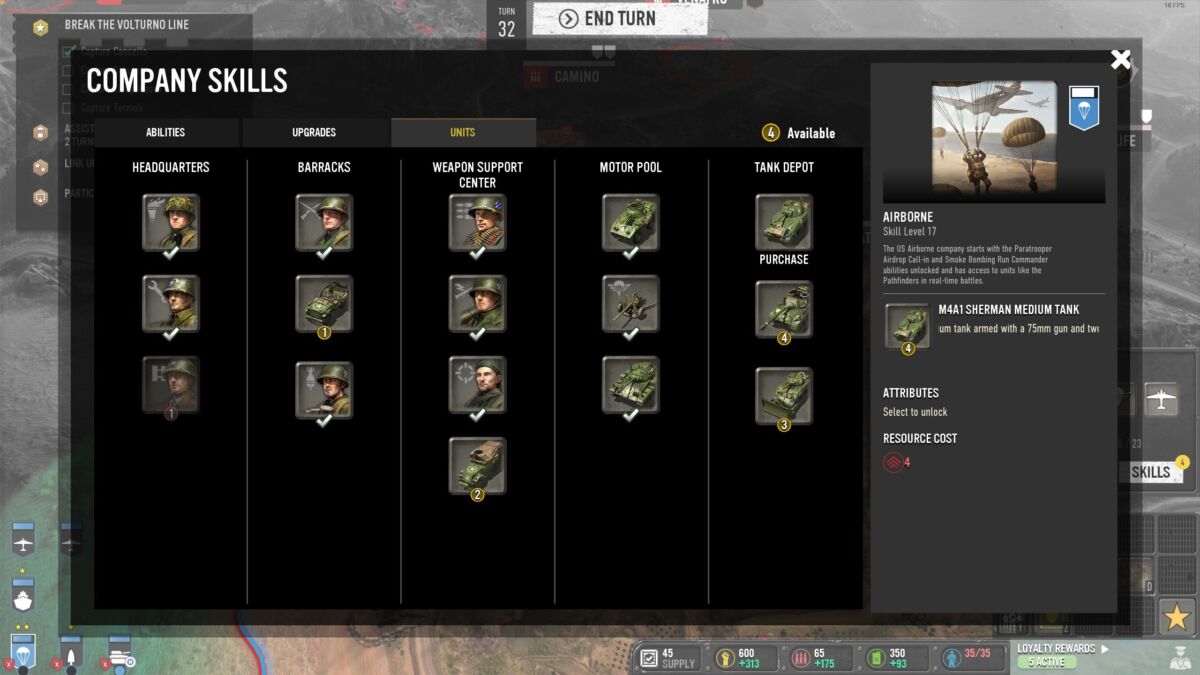Select the locked Headquarters officer unit
Screen dimensions: 1200x675
coord(170,384)
